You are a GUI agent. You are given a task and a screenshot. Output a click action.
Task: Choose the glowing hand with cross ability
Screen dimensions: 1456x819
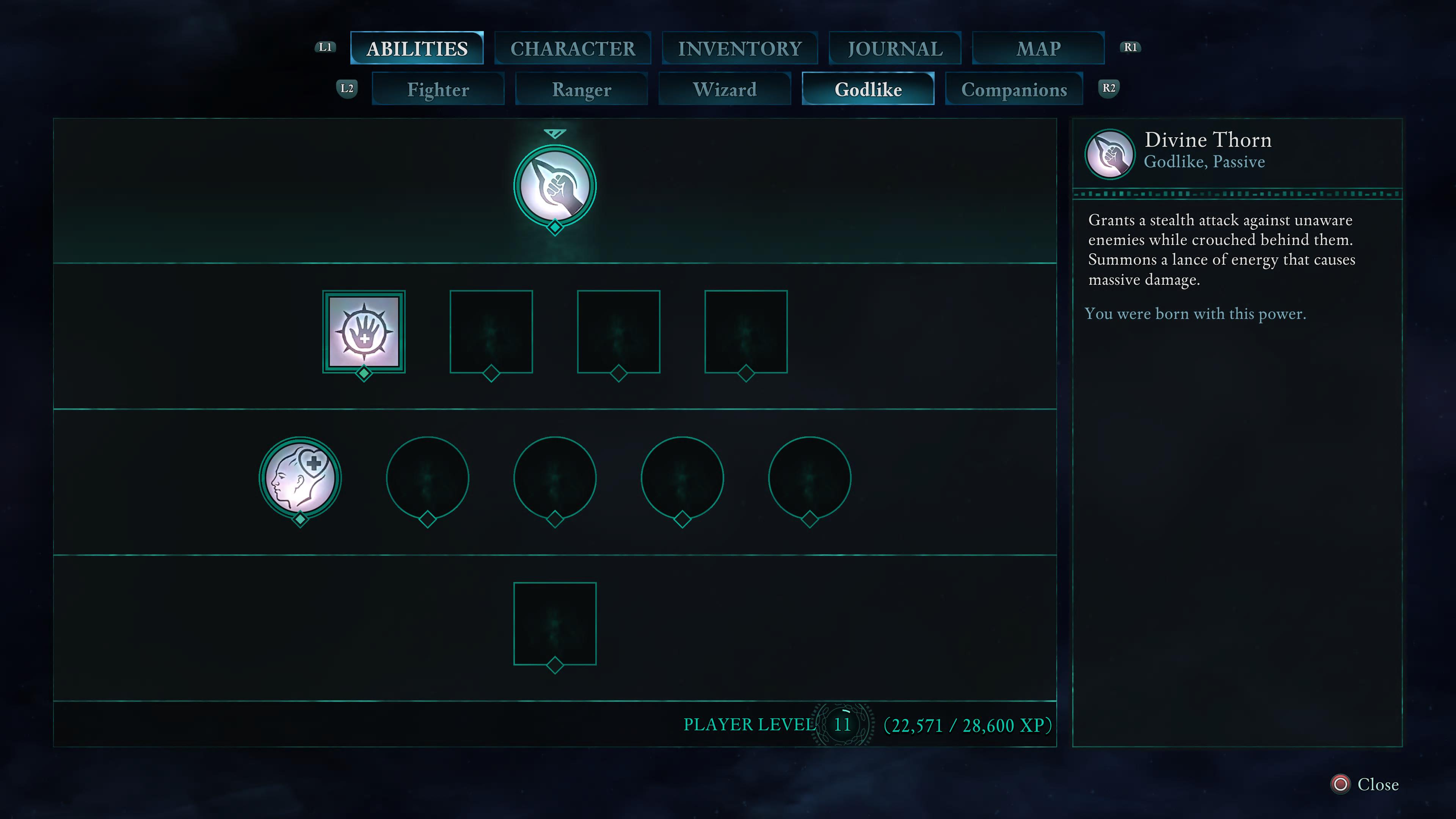[x=364, y=333]
